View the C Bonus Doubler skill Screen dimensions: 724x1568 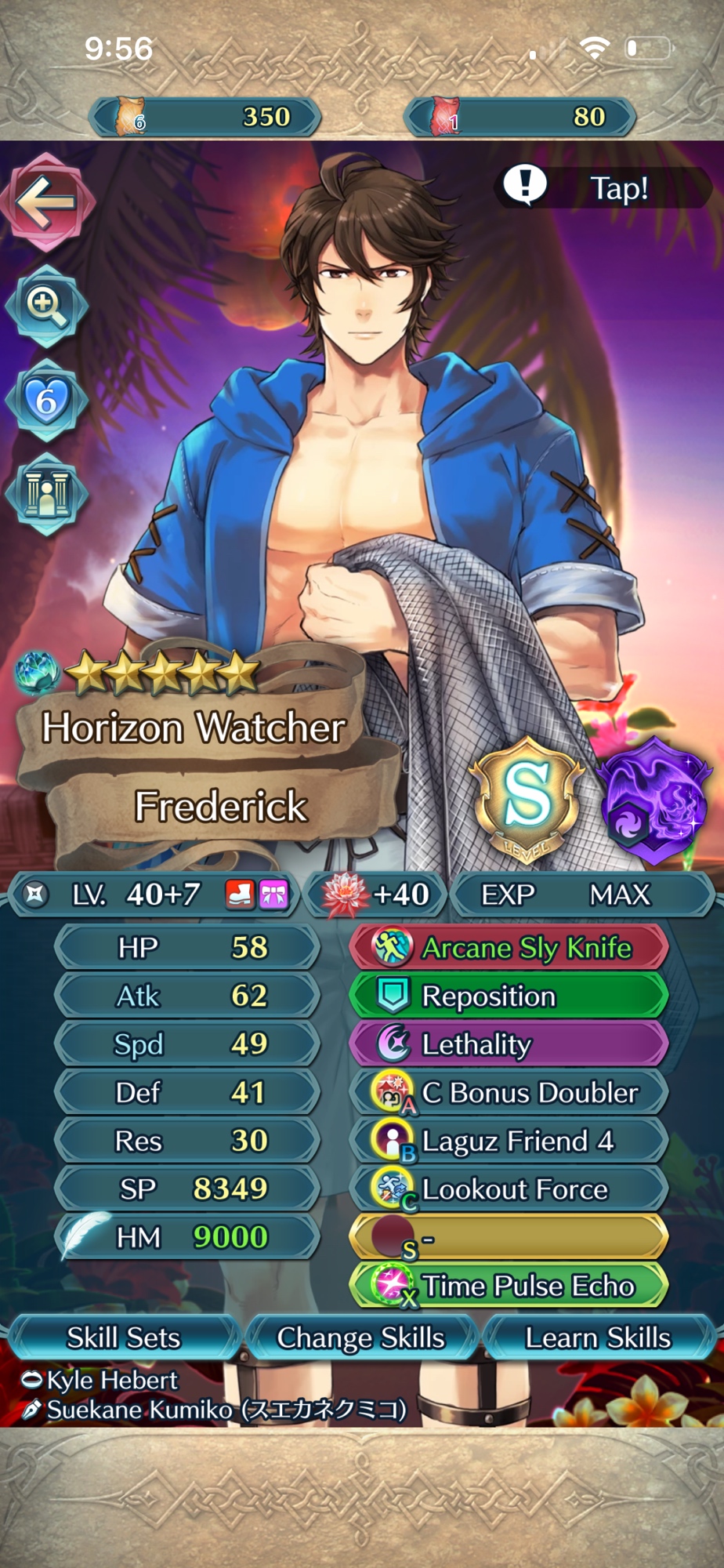pyautogui.click(x=509, y=1093)
